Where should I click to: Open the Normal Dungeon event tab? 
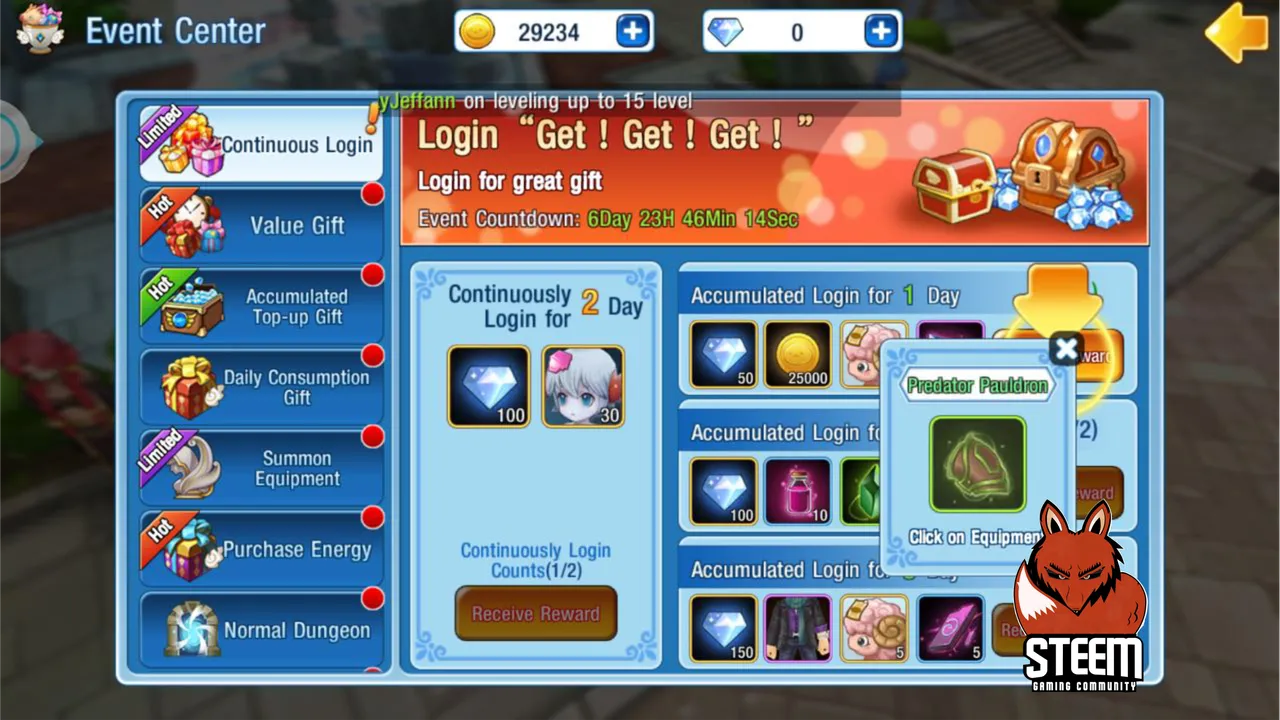[262, 630]
